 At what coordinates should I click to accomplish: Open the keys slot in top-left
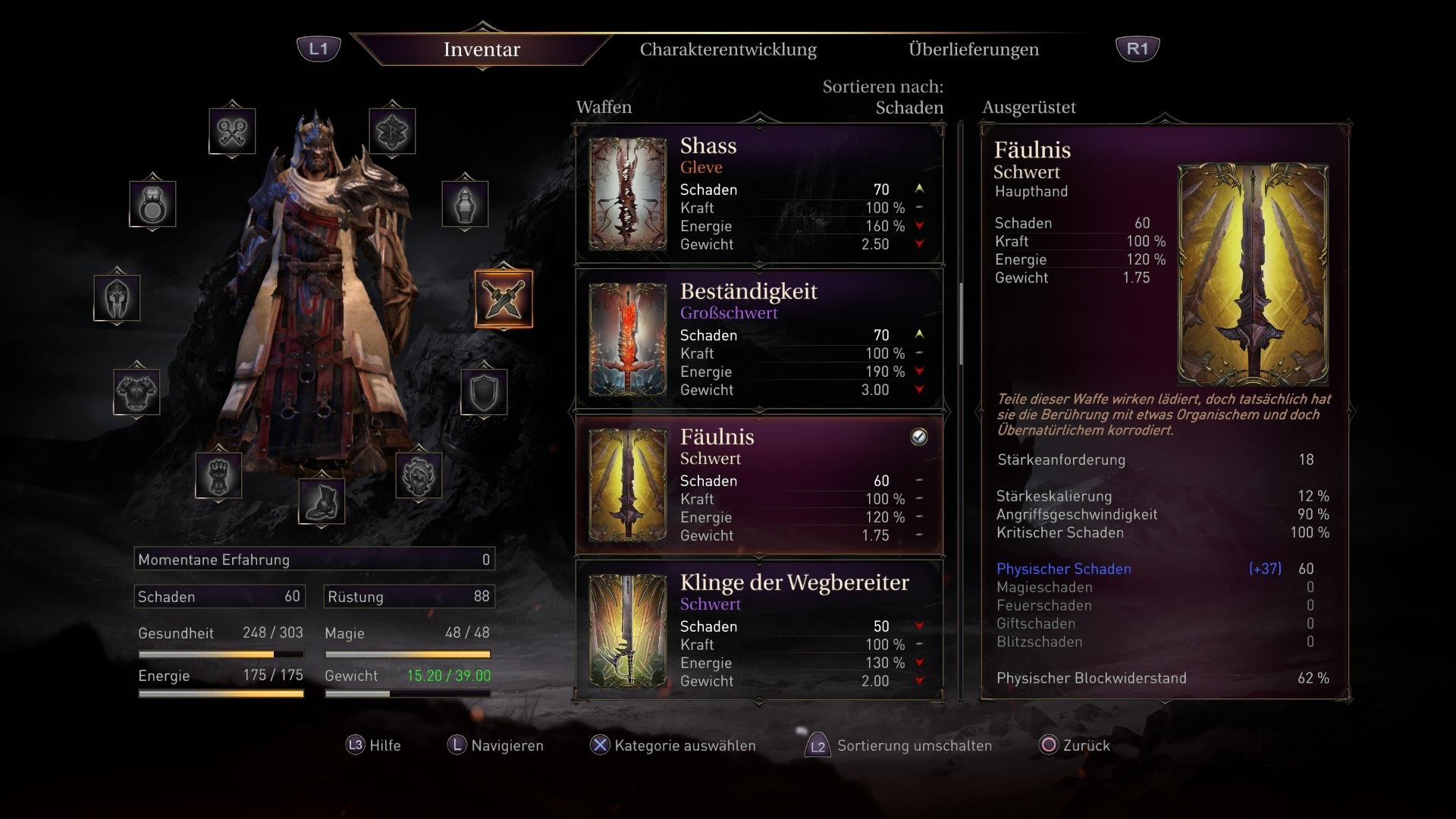coord(234,129)
